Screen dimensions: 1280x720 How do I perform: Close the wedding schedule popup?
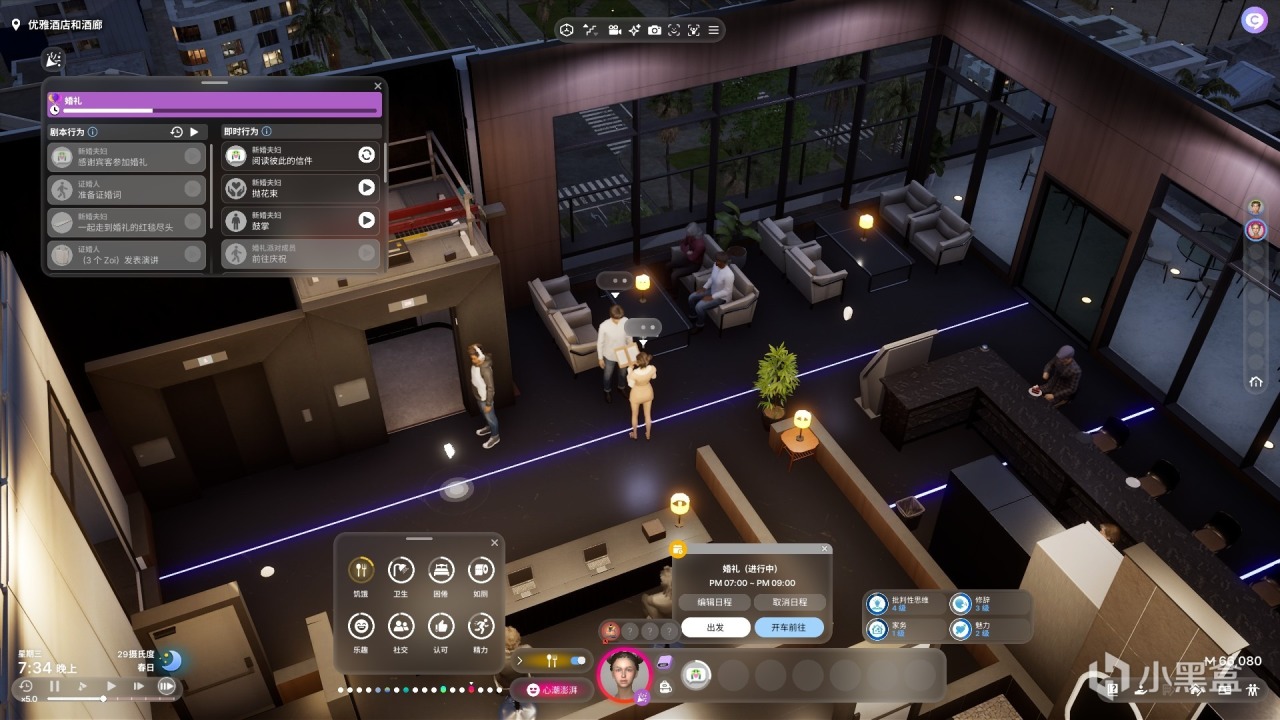click(x=825, y=549)
